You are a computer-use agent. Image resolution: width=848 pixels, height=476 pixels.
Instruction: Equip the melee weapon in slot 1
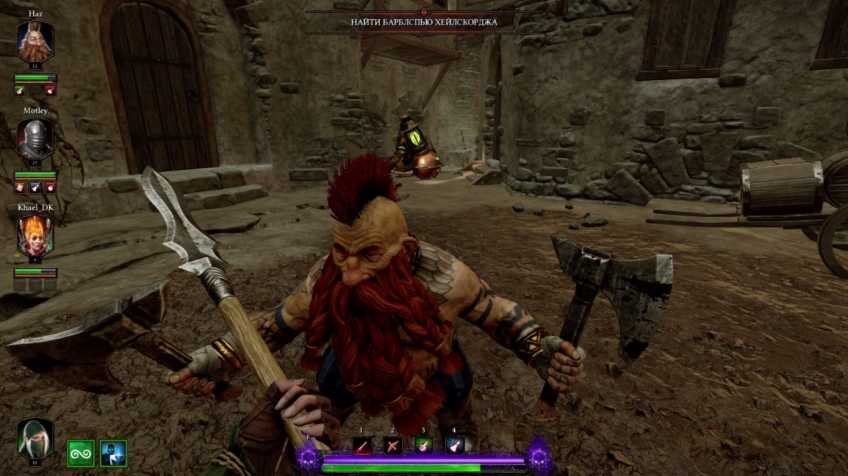pyautogui.click(x=363, y=447)
